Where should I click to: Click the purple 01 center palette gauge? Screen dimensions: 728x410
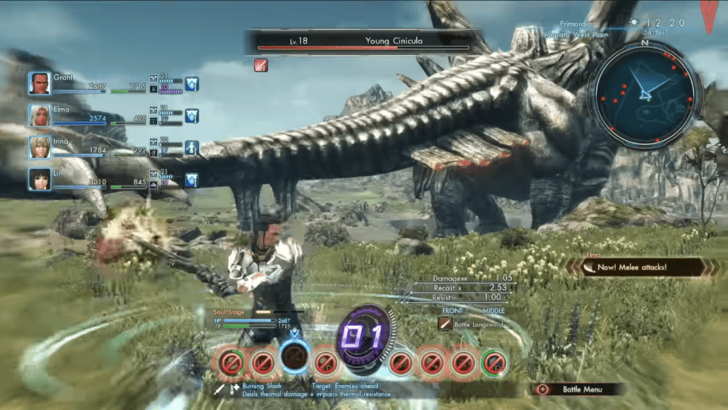pos(362,335)
